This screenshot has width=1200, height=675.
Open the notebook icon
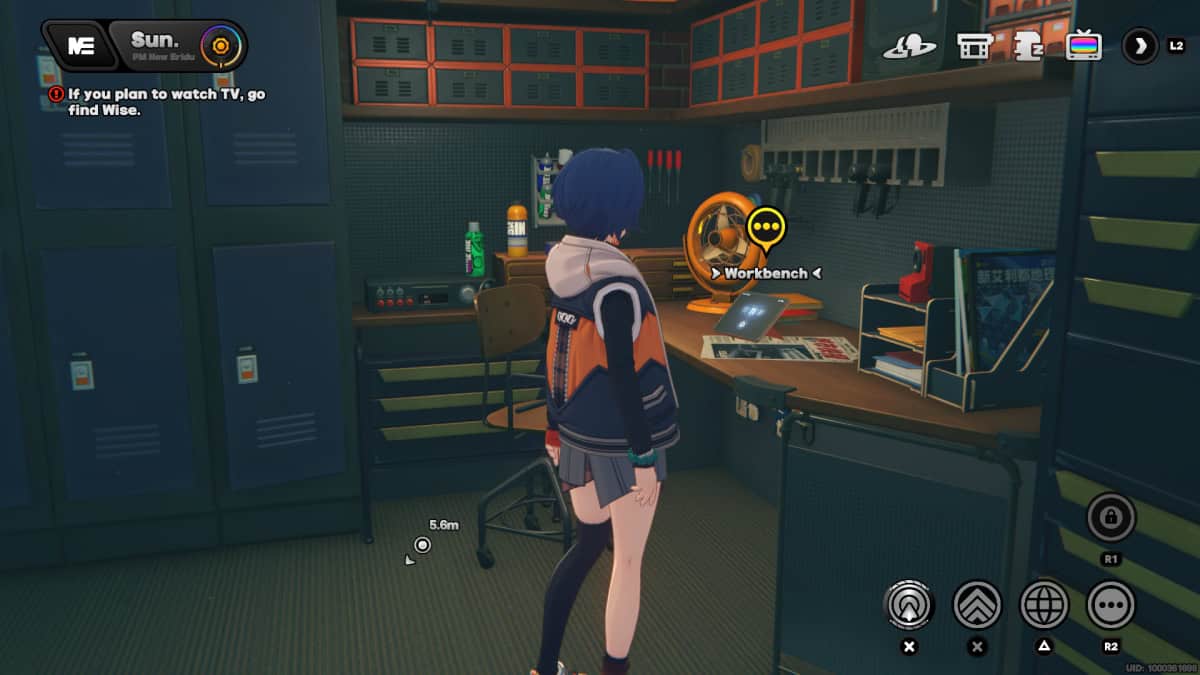tap(1027, 46)
